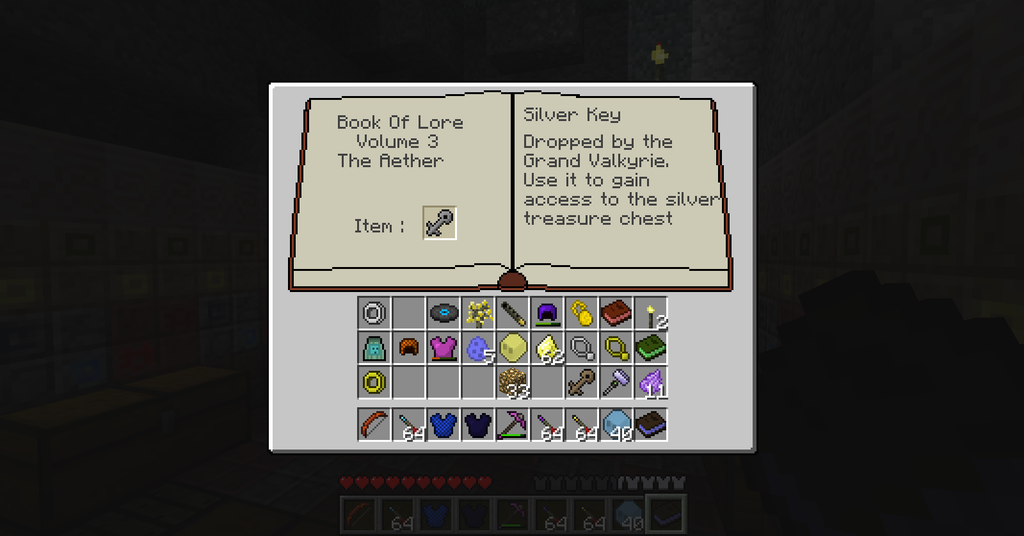Select the stack of five blue eggs
The height and width of the screenshot is (536, 1024).
point(478,347)
